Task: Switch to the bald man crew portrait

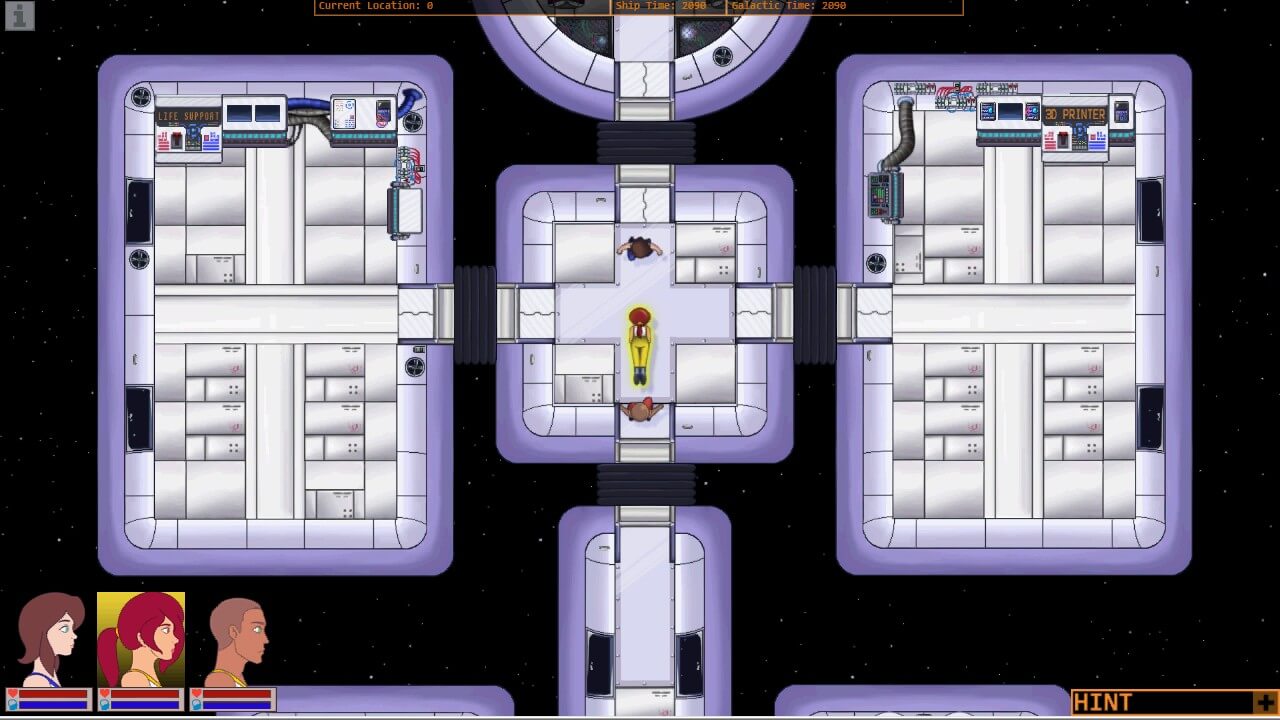Action: click(x=234, y=638)
